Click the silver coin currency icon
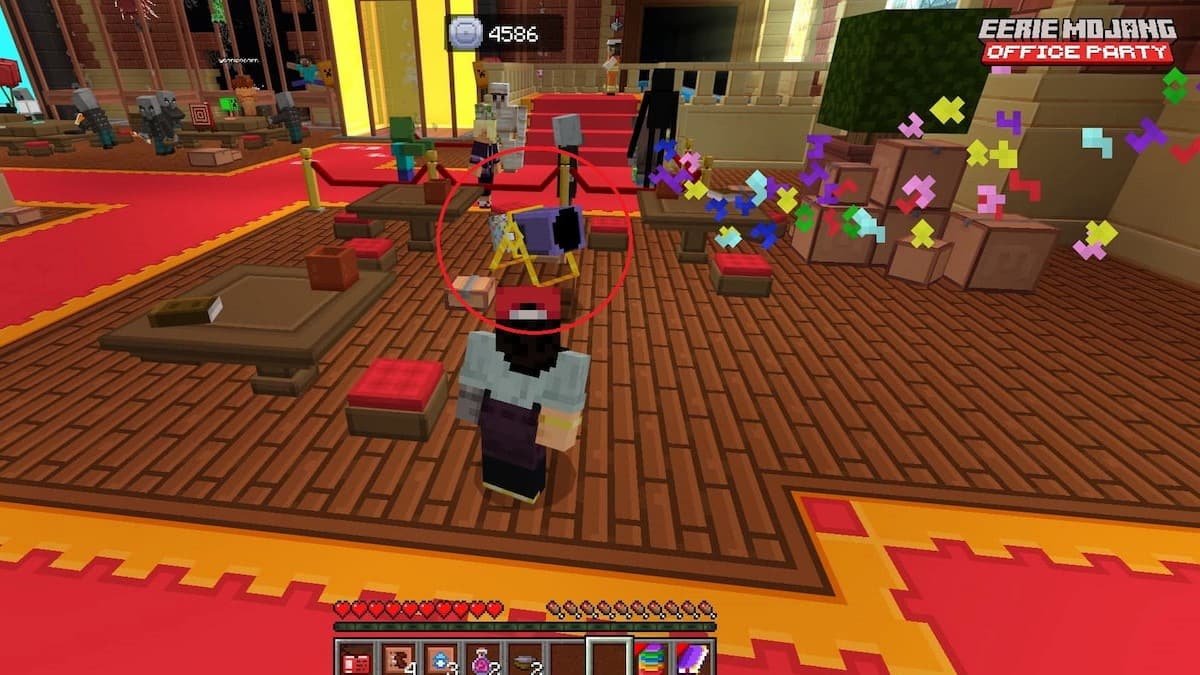The height and width of the screenshot is (675, 1200). pos(466,33)
